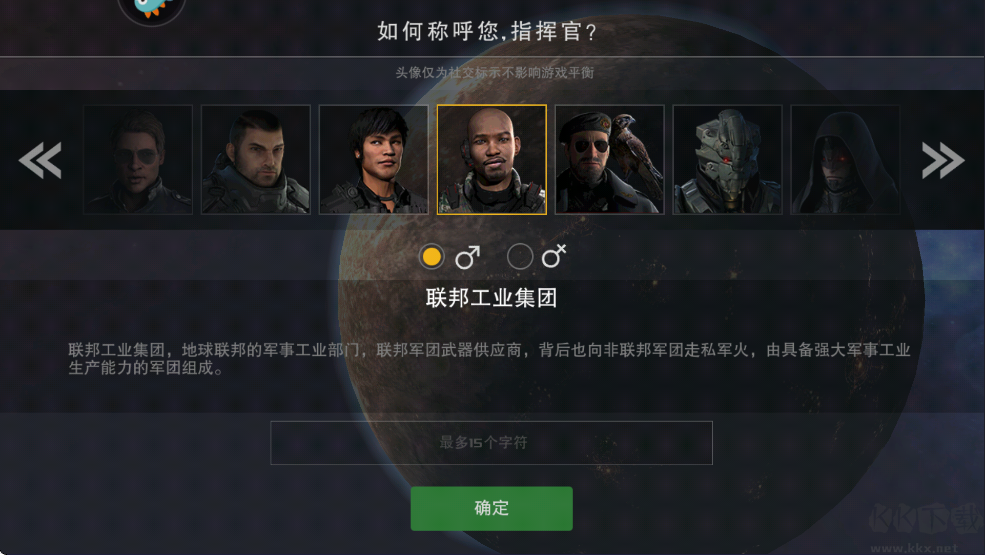
Task: Choose the smiling dark-haired man avatar
Action: pyautogui.click(x=374, y=160)
